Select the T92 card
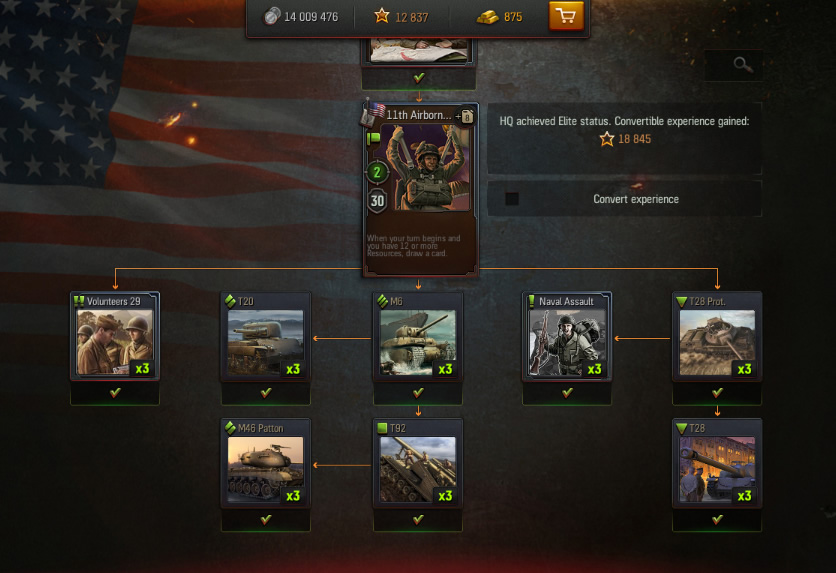The width and height of the screenshot is (836, 573). pyautogui.click(x=418, y=463)
